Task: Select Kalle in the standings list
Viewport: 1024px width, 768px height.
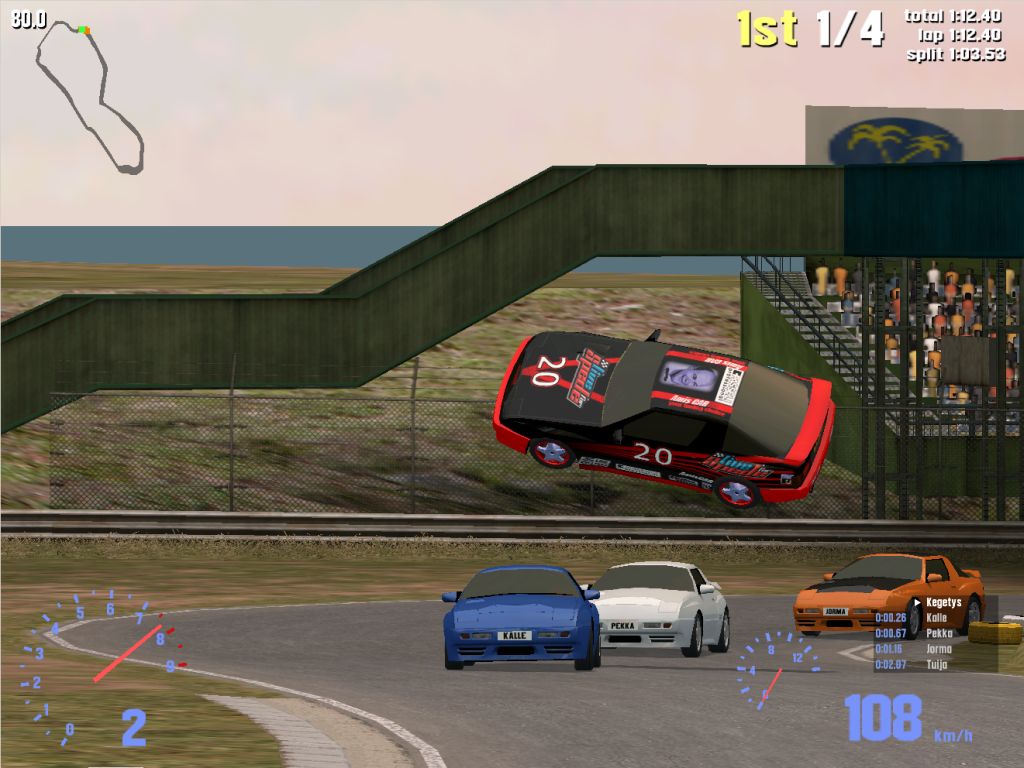Action: pyautogui.click(x=936, y=618)
